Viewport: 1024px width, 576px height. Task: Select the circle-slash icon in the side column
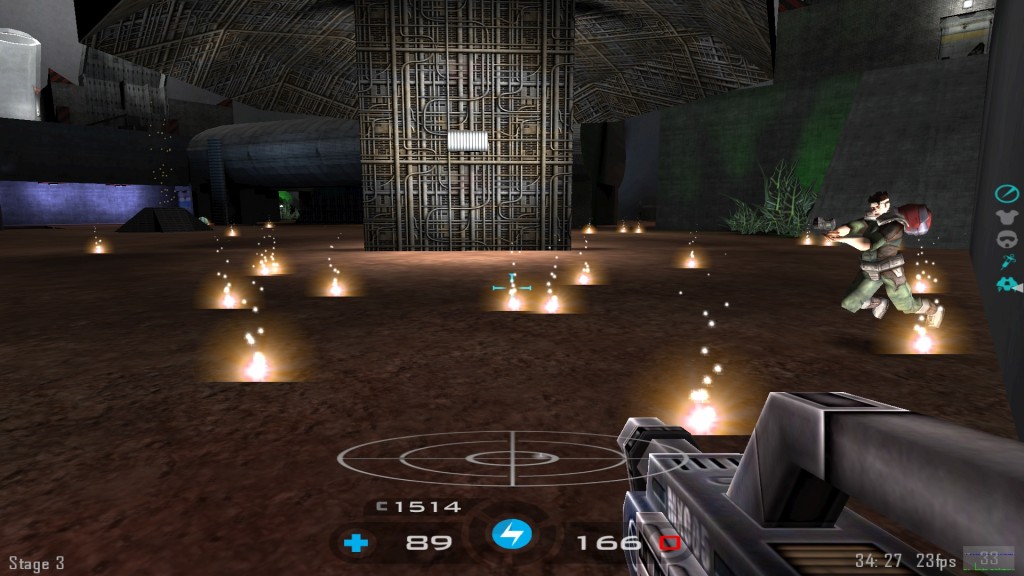[x=1006, y=193]
